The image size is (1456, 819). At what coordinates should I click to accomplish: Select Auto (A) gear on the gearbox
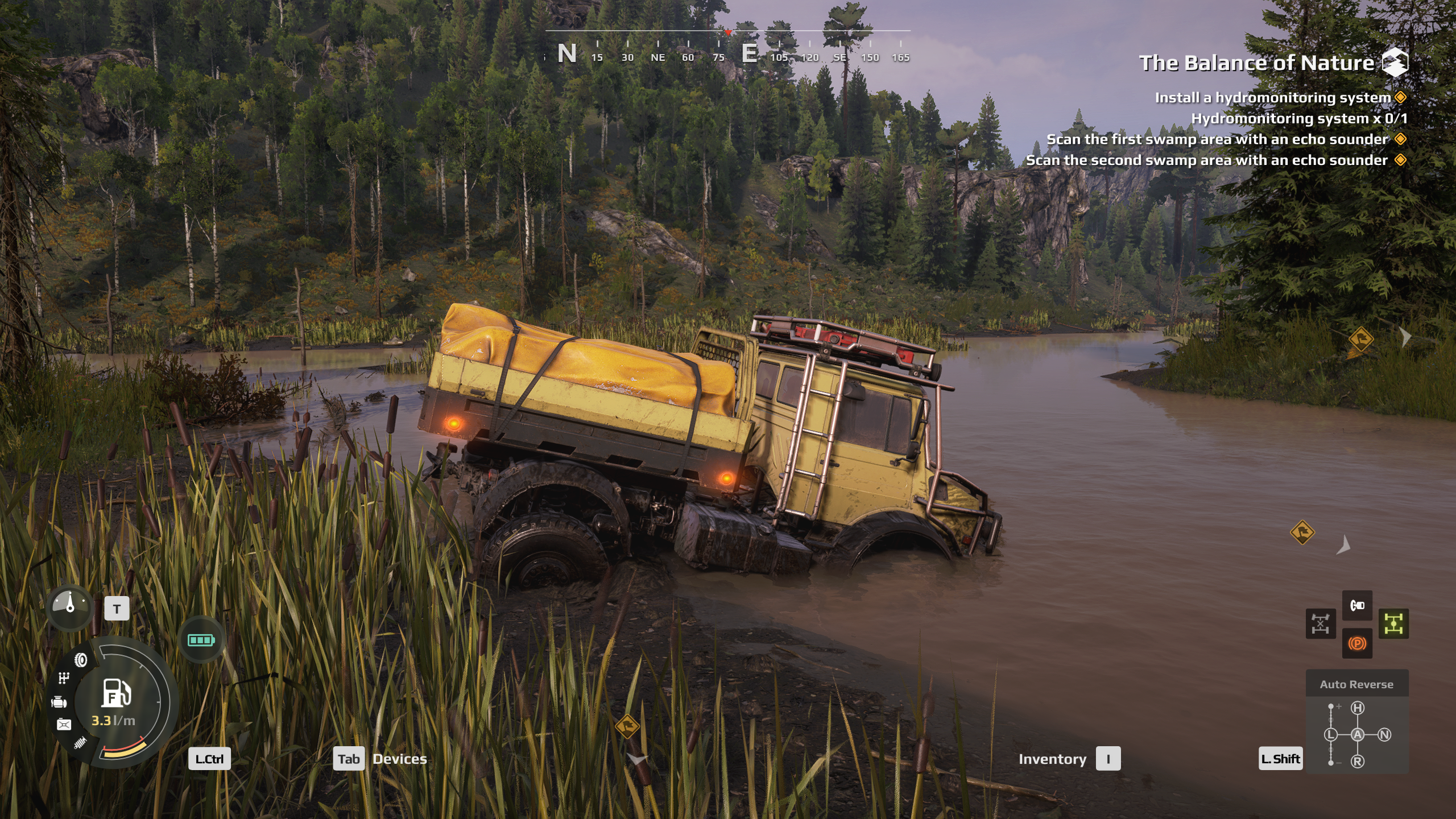1358,735
